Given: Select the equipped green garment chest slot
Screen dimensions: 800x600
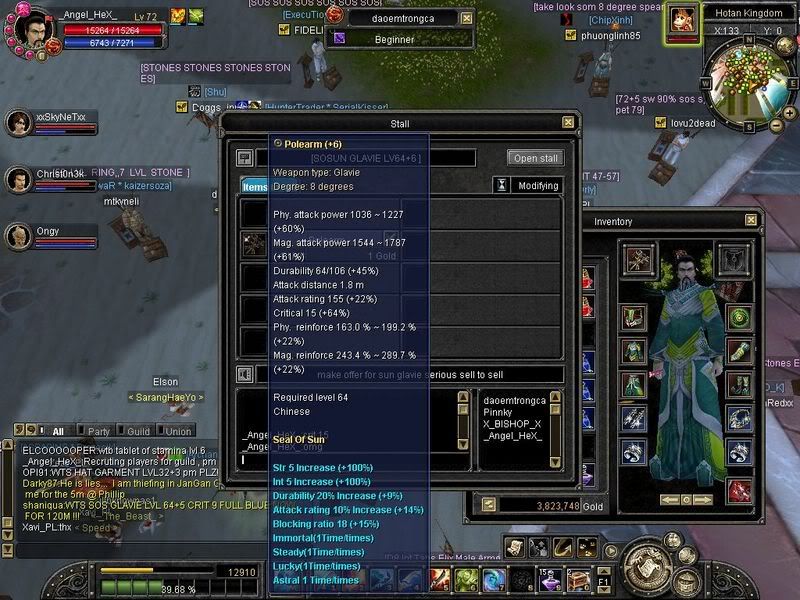Looking at the screenshot, I should coord(632,351).
